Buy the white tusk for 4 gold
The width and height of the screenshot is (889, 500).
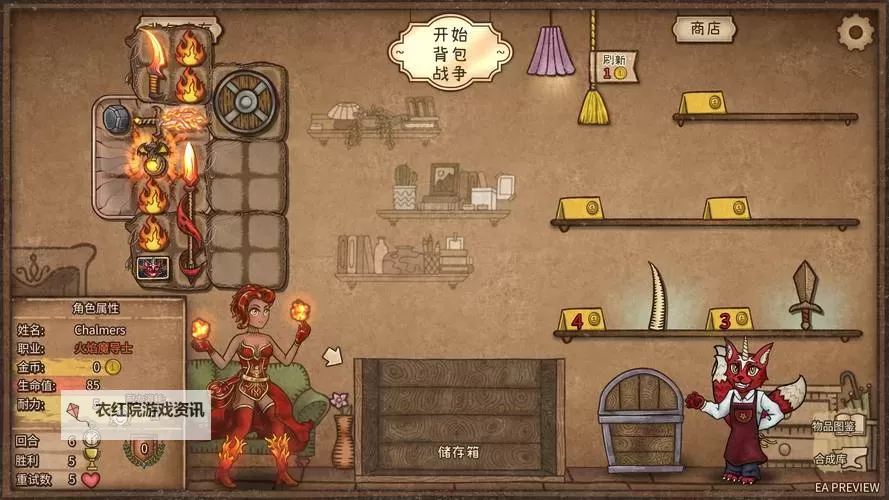(657, 296)
